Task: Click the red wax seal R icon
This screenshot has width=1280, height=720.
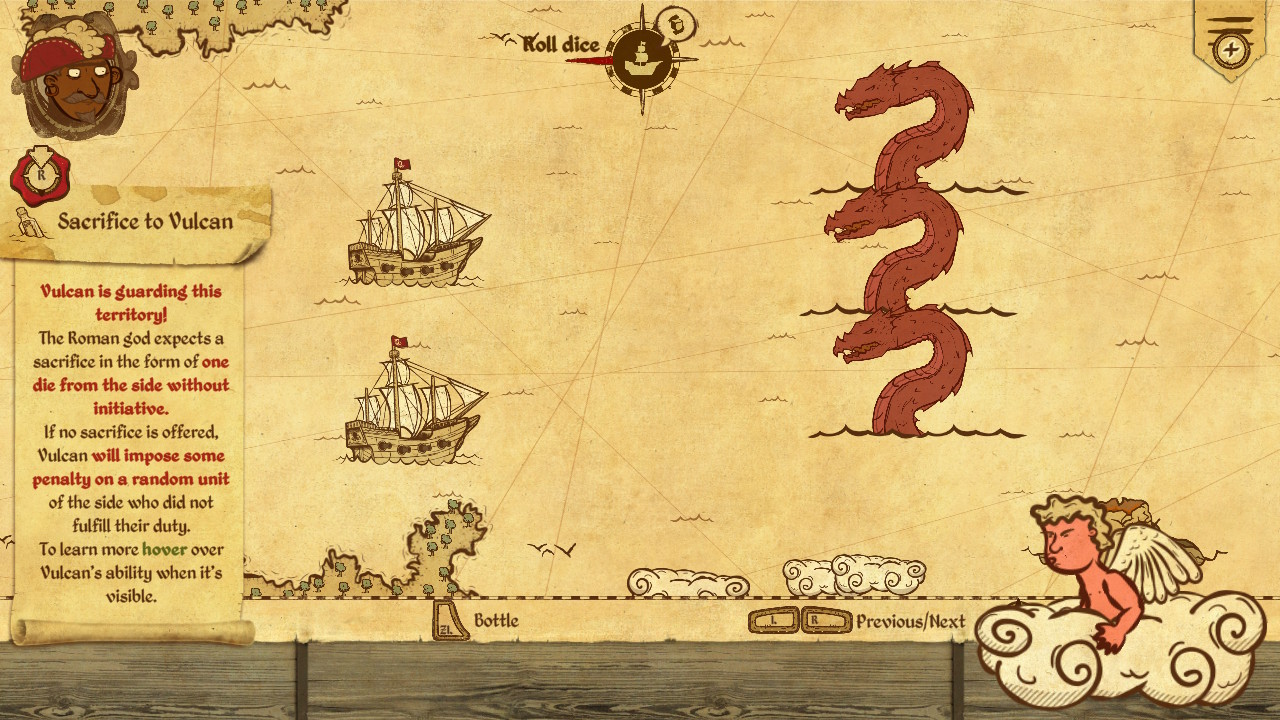Action: pyautogui.click(x=40, y=175)
